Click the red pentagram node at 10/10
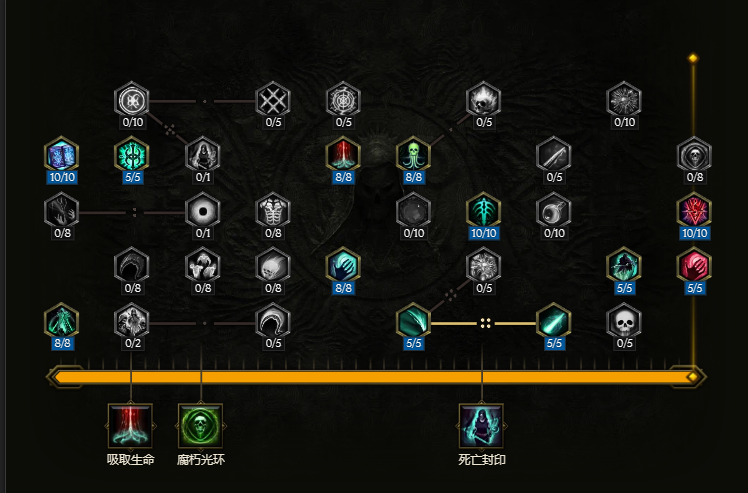The image size is (748, 493). pos(693,210)
